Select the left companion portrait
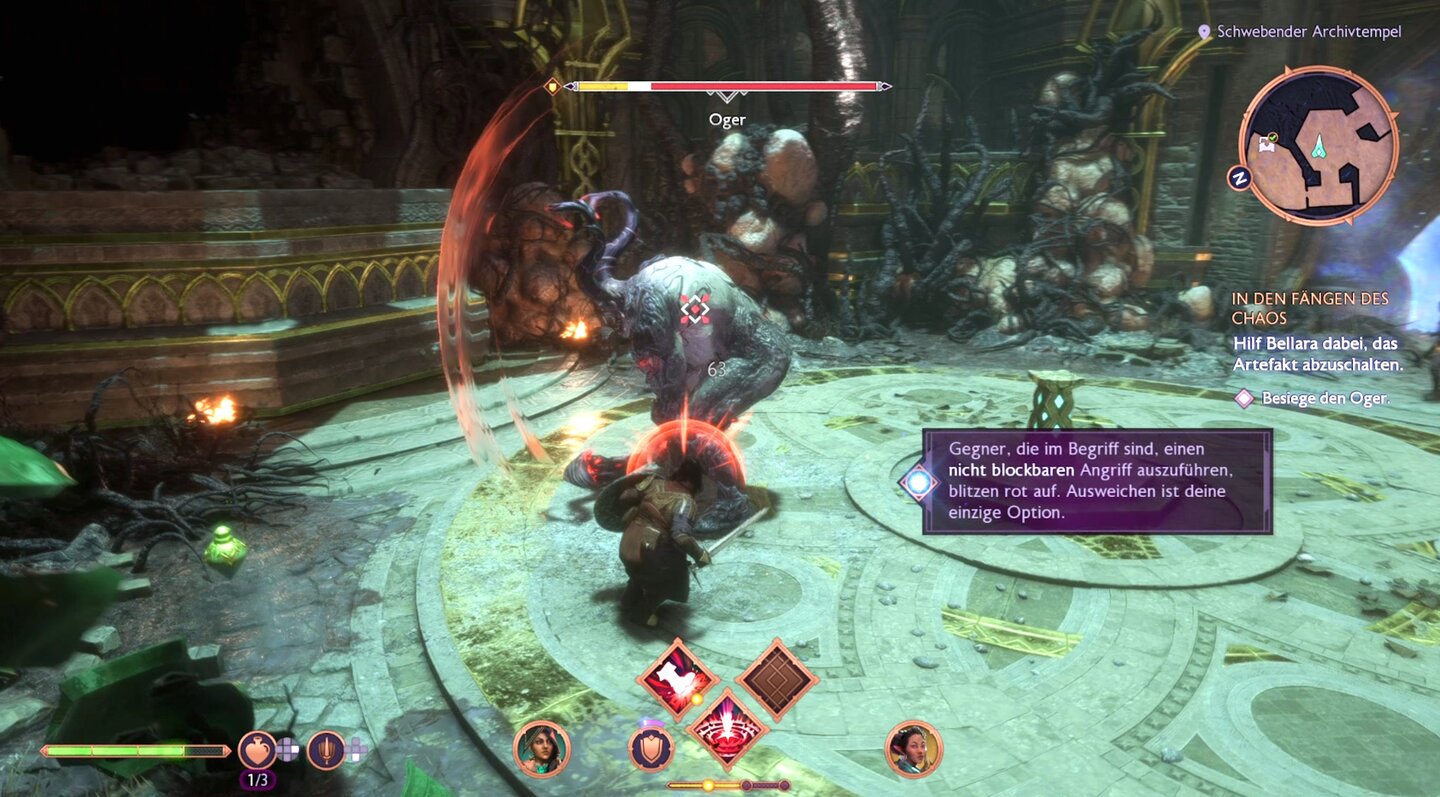The height and width of the screenshot is (797, 1440). tap(542, 749)
